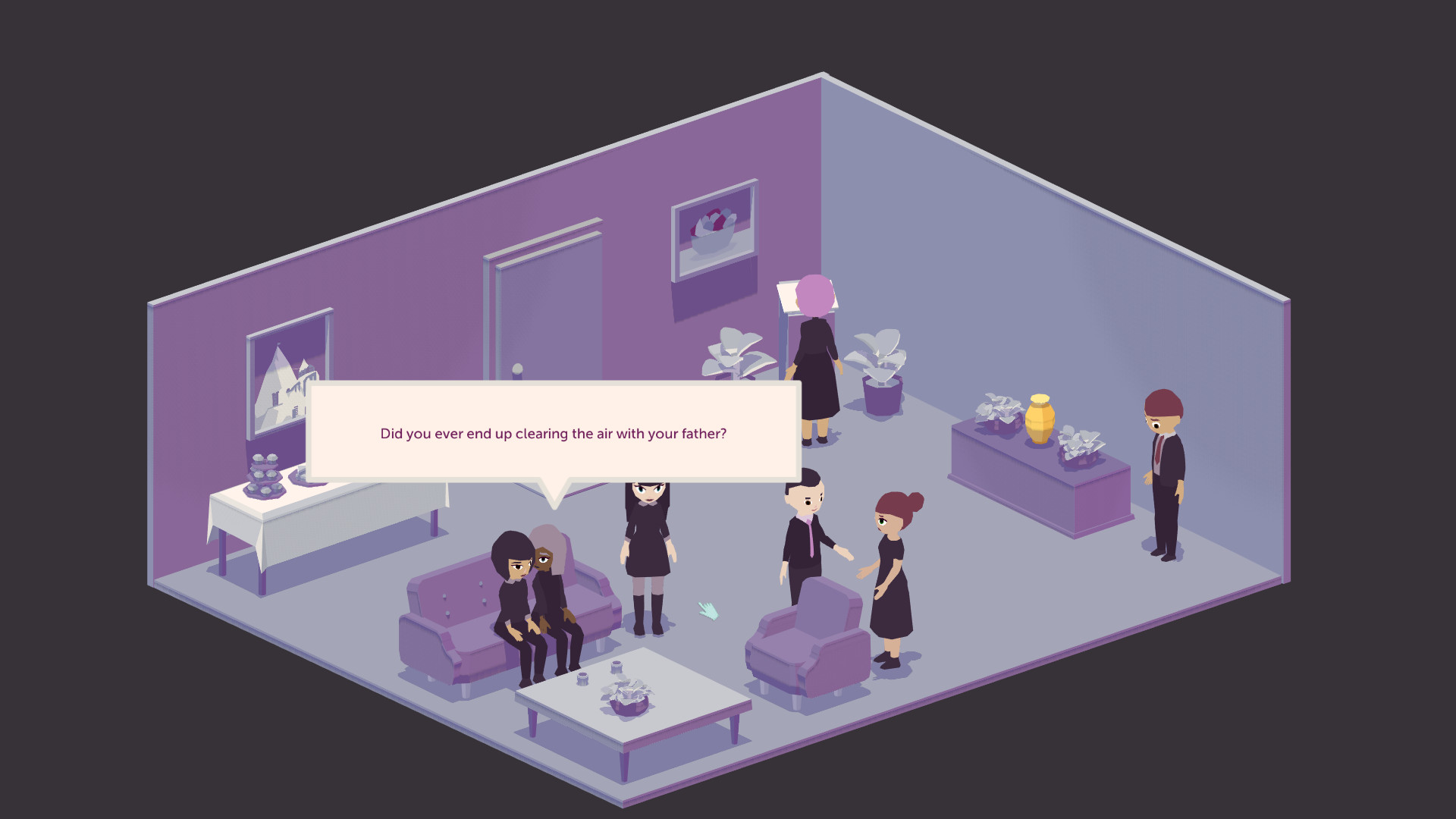Click the white hand cursor on the floor
The height and width of the screenshot is (819, 1456).
coord(708,610)
